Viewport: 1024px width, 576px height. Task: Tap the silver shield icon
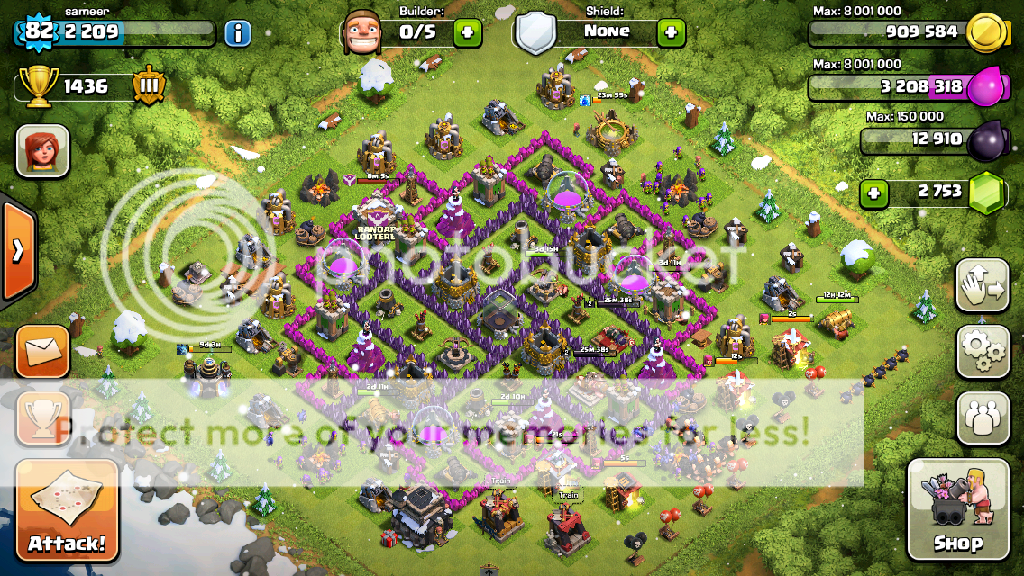coord(534,33)
